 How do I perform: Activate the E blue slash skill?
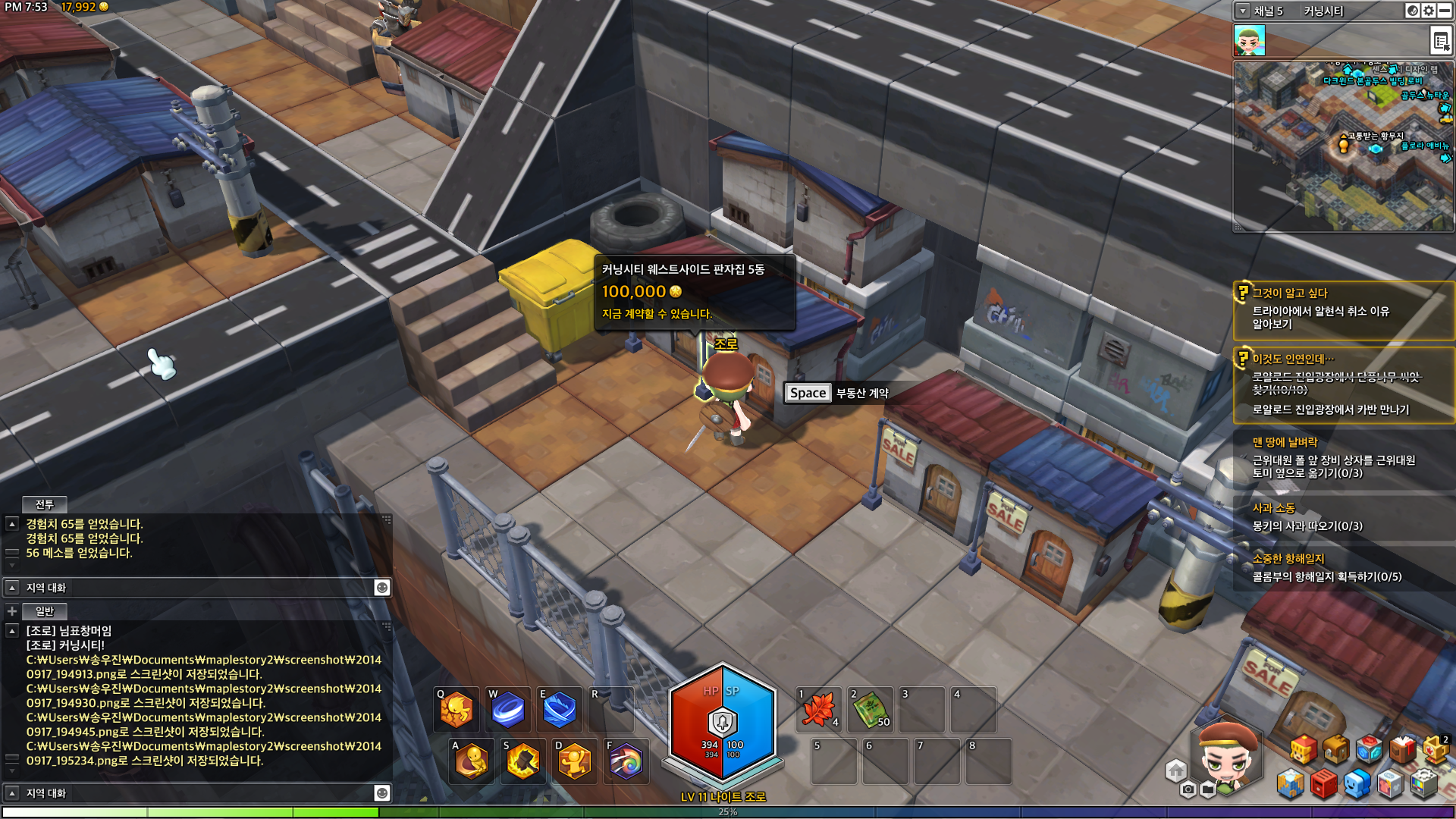(x=559, y=710)
